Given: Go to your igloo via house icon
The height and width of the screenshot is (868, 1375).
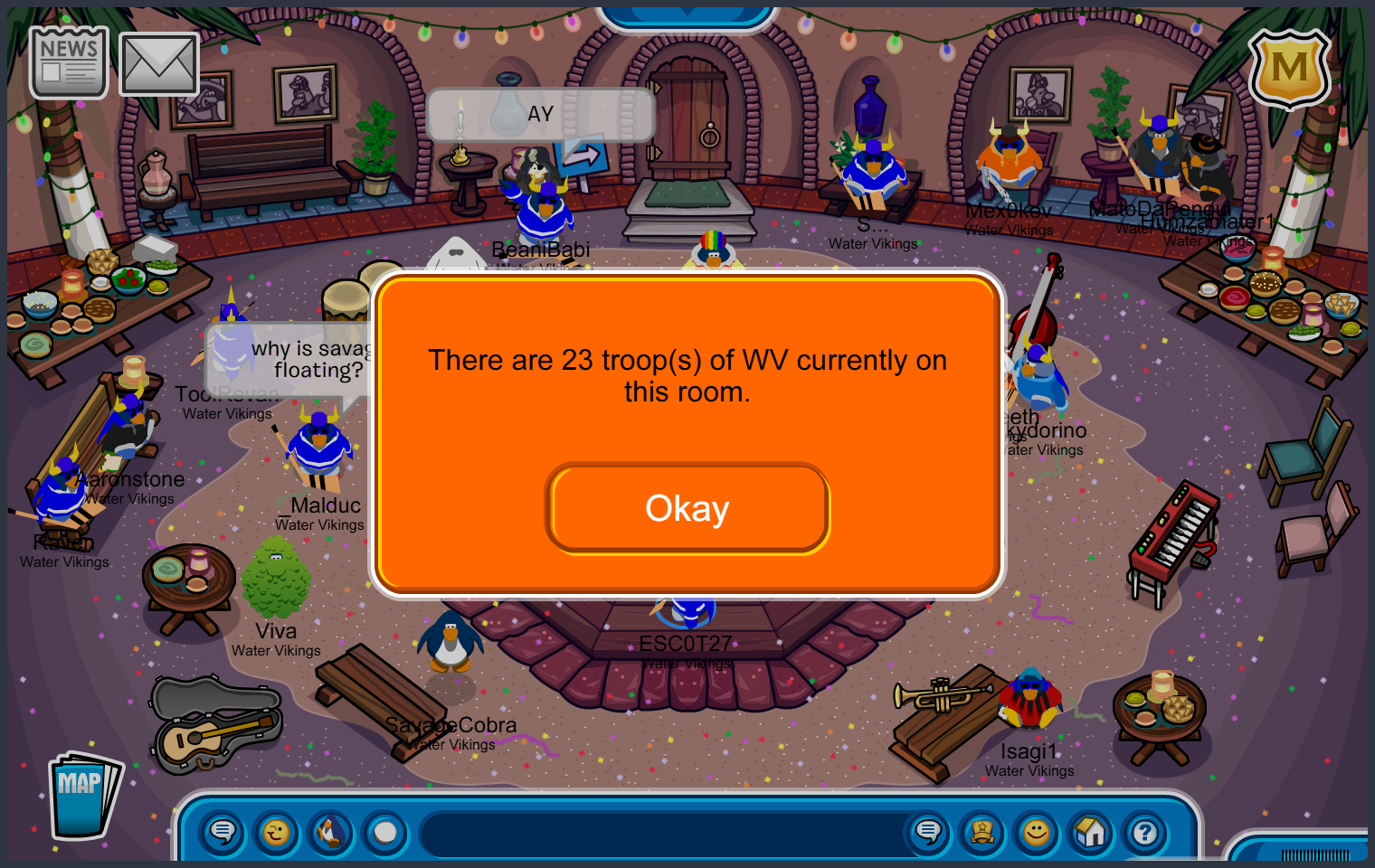Looking at the screenshot, I should (1091, 832).
